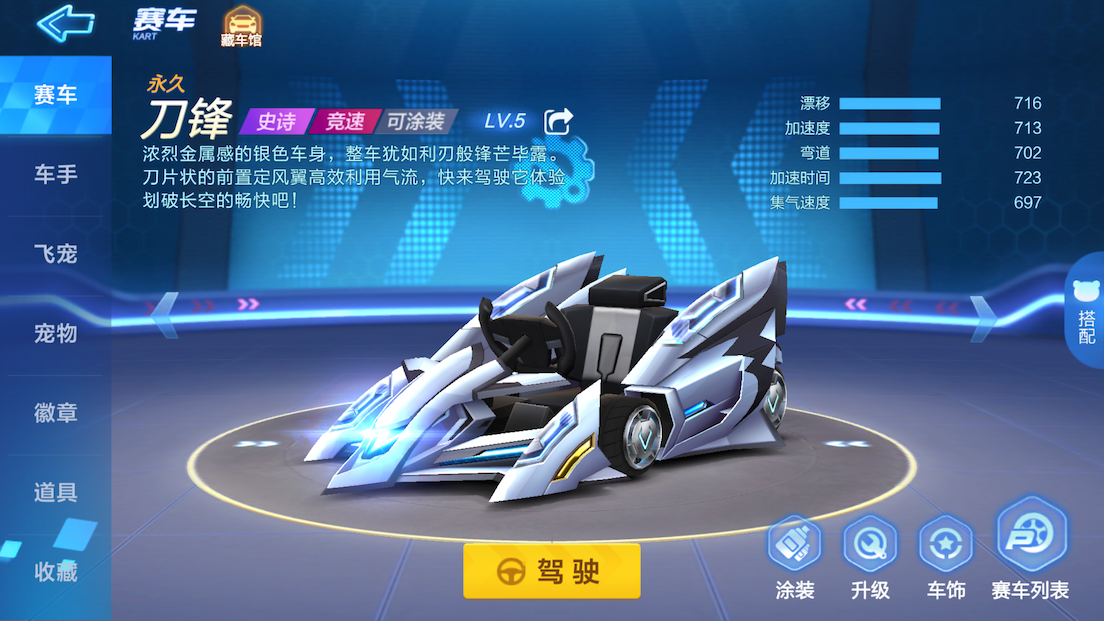
Task: Switch to the 车手 tab
Action: tap(55, 175)
